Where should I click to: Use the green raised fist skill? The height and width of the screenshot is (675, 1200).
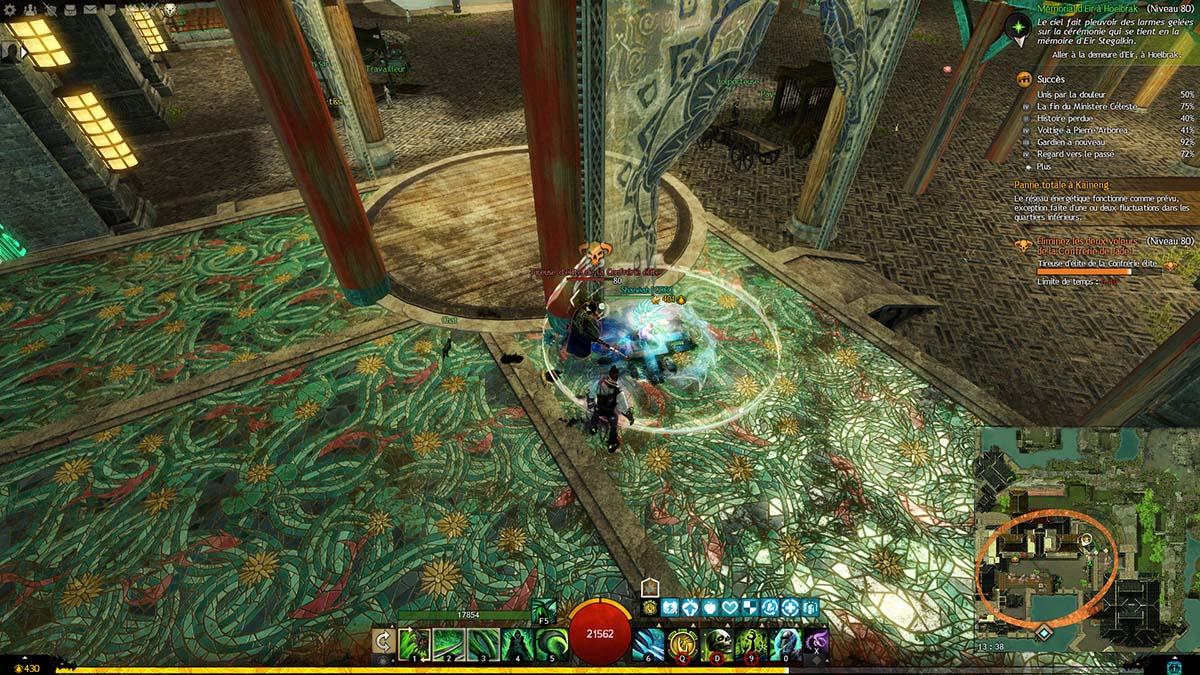pyautogui.click(x=752, y=642)
